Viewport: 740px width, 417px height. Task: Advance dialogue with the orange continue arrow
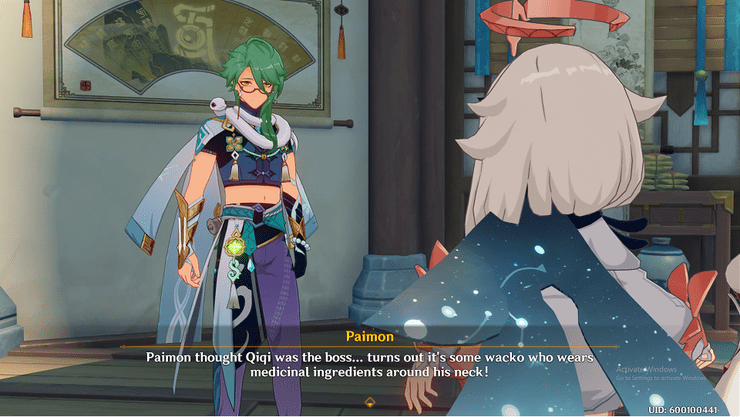click(x=370, y=402)
